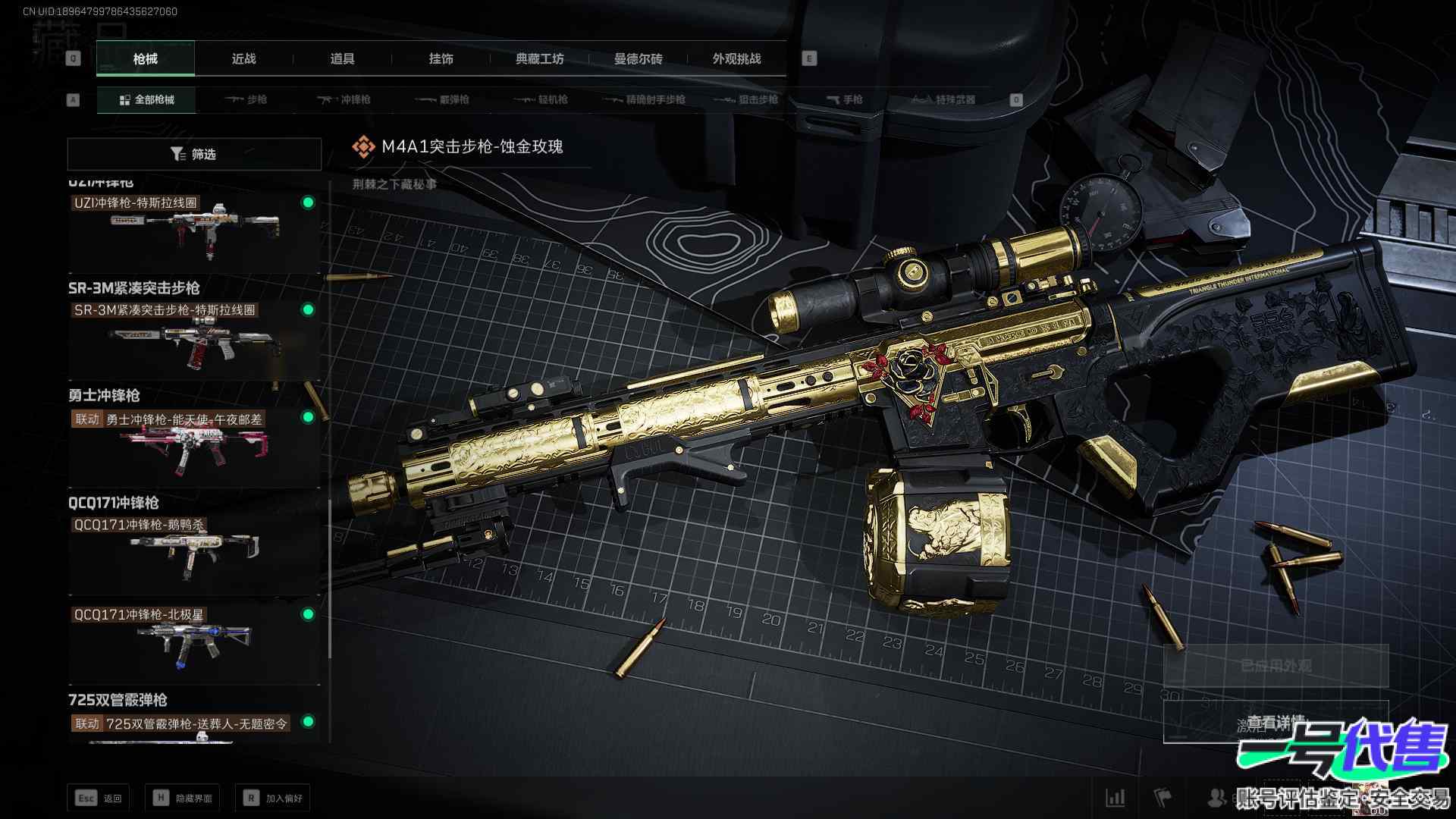Pick the QCQ171冲锋枪-鹅鸭杀 skin
The height and width of the screenshot is (819, 1456).
[194, 554]
